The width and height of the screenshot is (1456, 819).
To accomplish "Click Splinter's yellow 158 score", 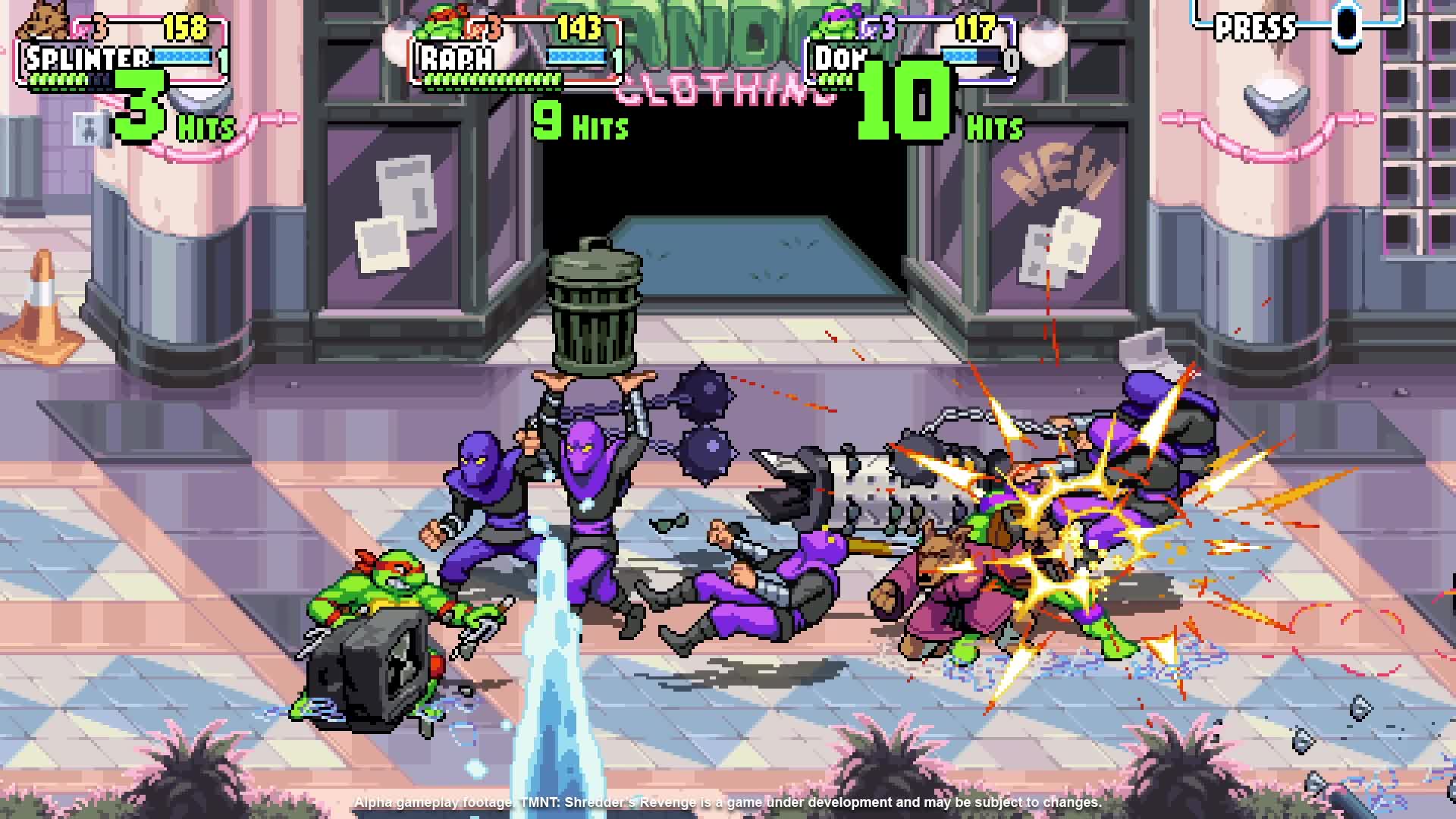I will (187, 25).
